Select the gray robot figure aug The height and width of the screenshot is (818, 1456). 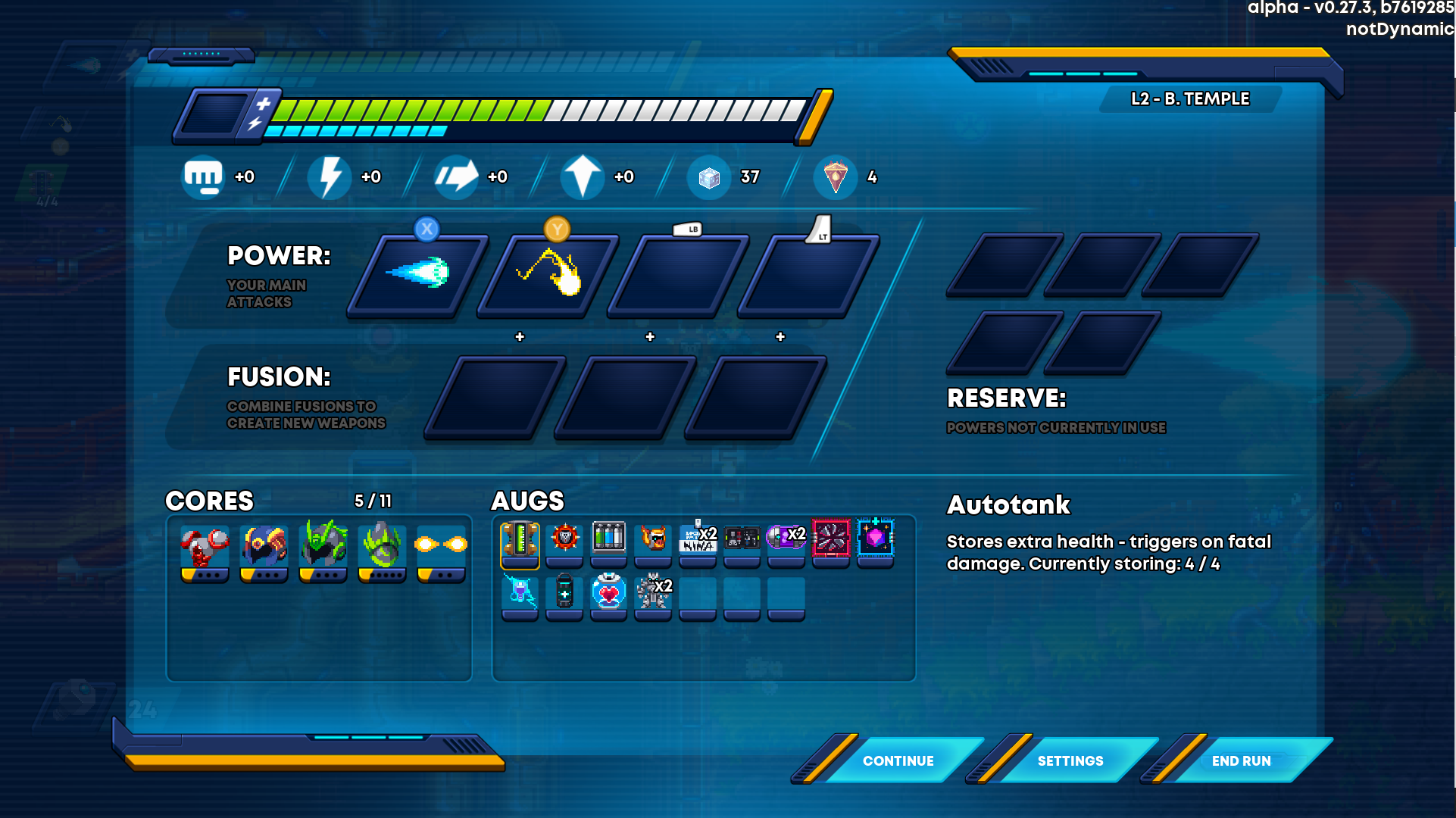click(653, 593)
